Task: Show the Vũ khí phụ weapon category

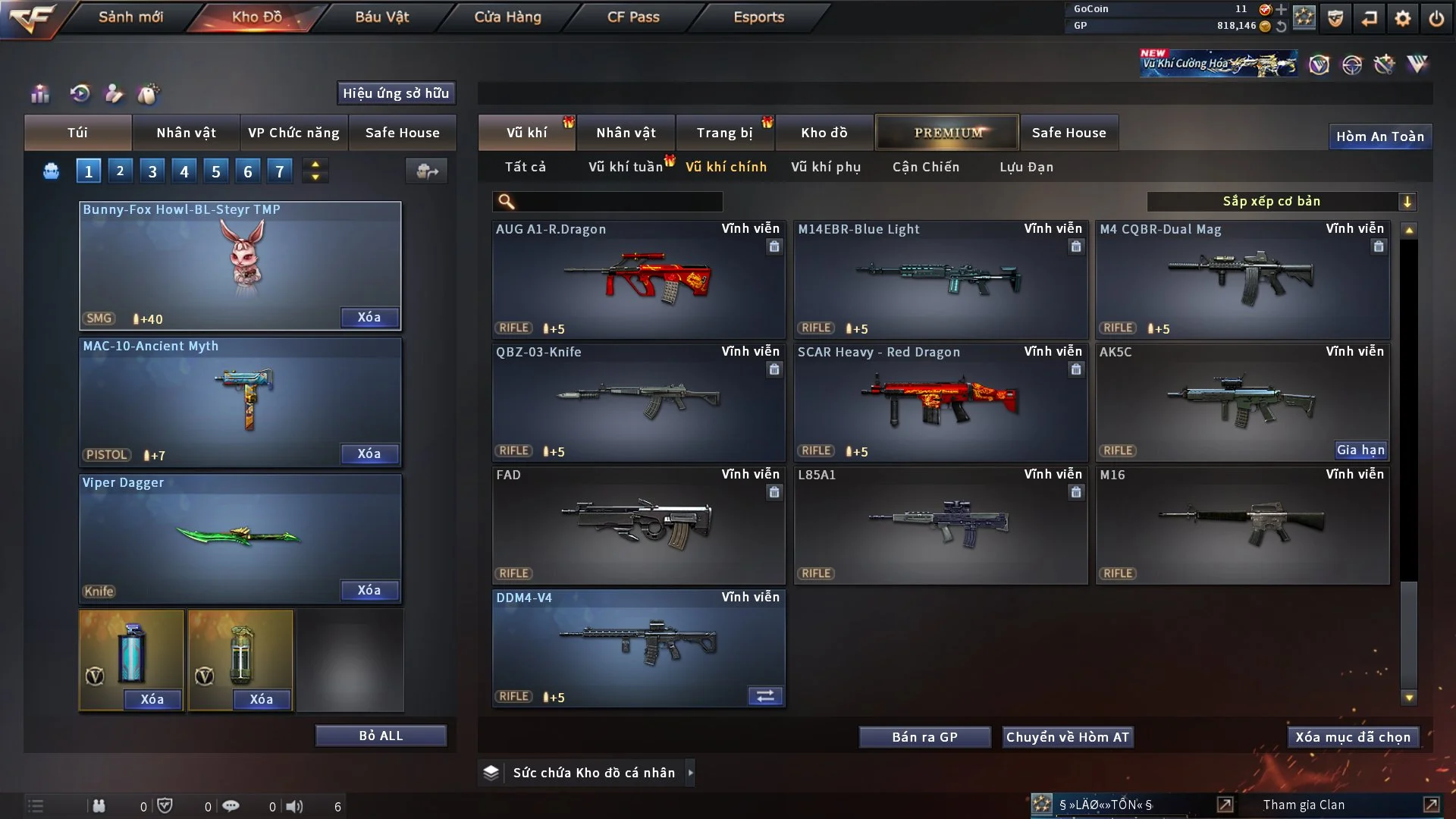Action: point(825,167)
